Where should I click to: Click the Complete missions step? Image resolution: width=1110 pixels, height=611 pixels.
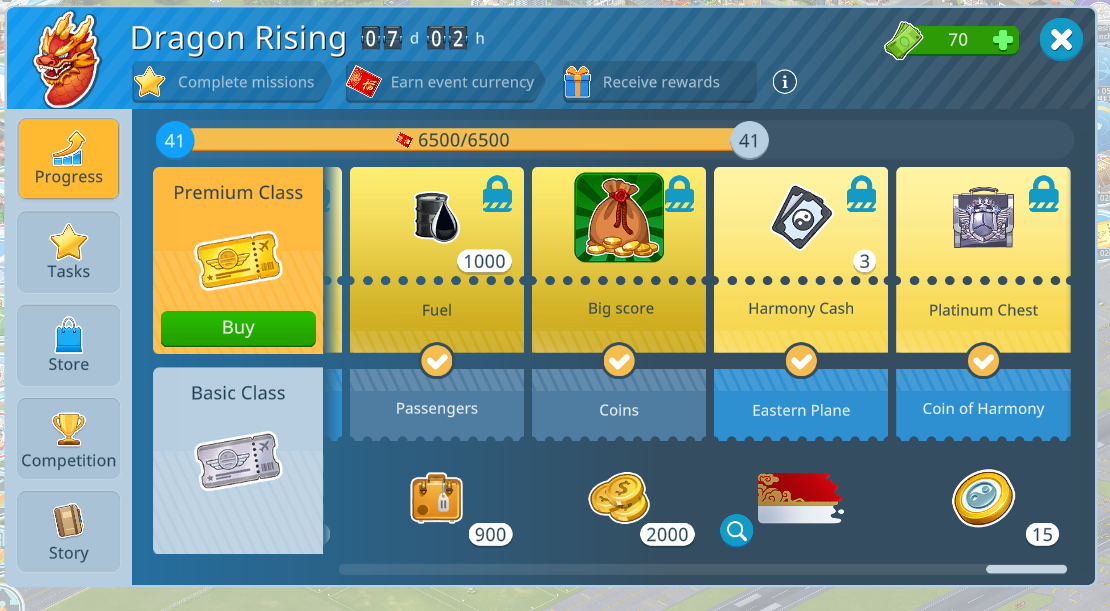pyautogui.click(x=229, y=82)
